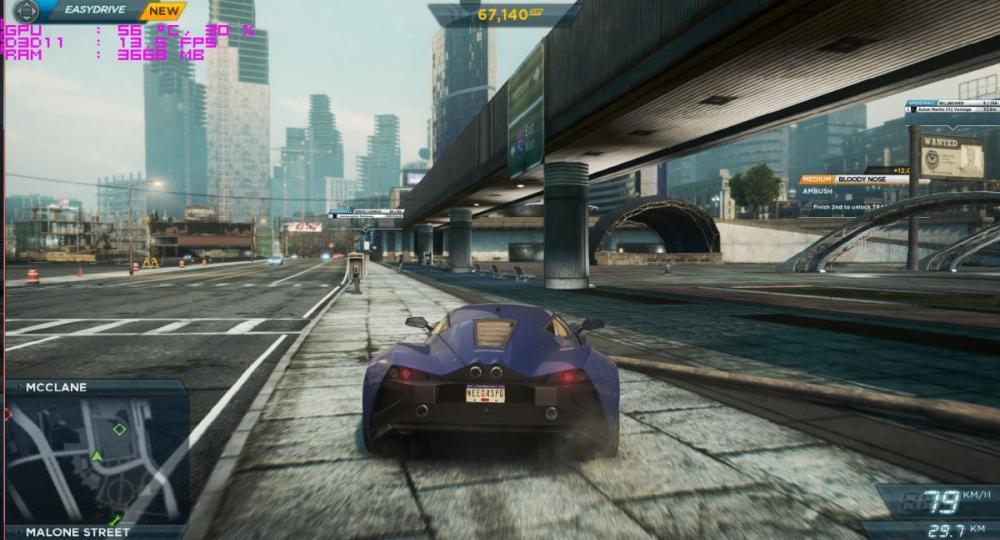
Task: Open the Speedwall billboard panel
Action: coord(952,105)
